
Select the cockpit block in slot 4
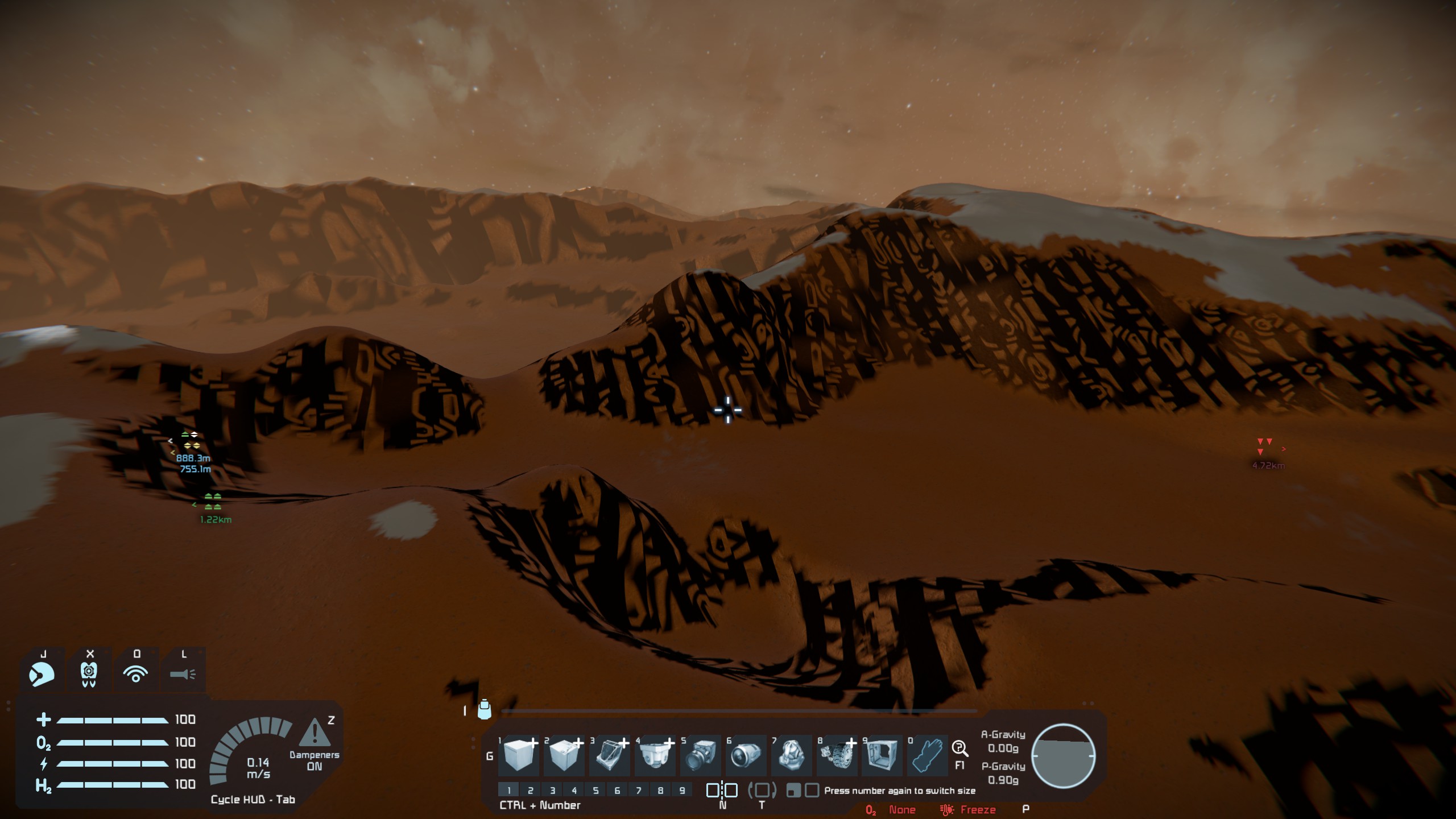coord(655,755)
